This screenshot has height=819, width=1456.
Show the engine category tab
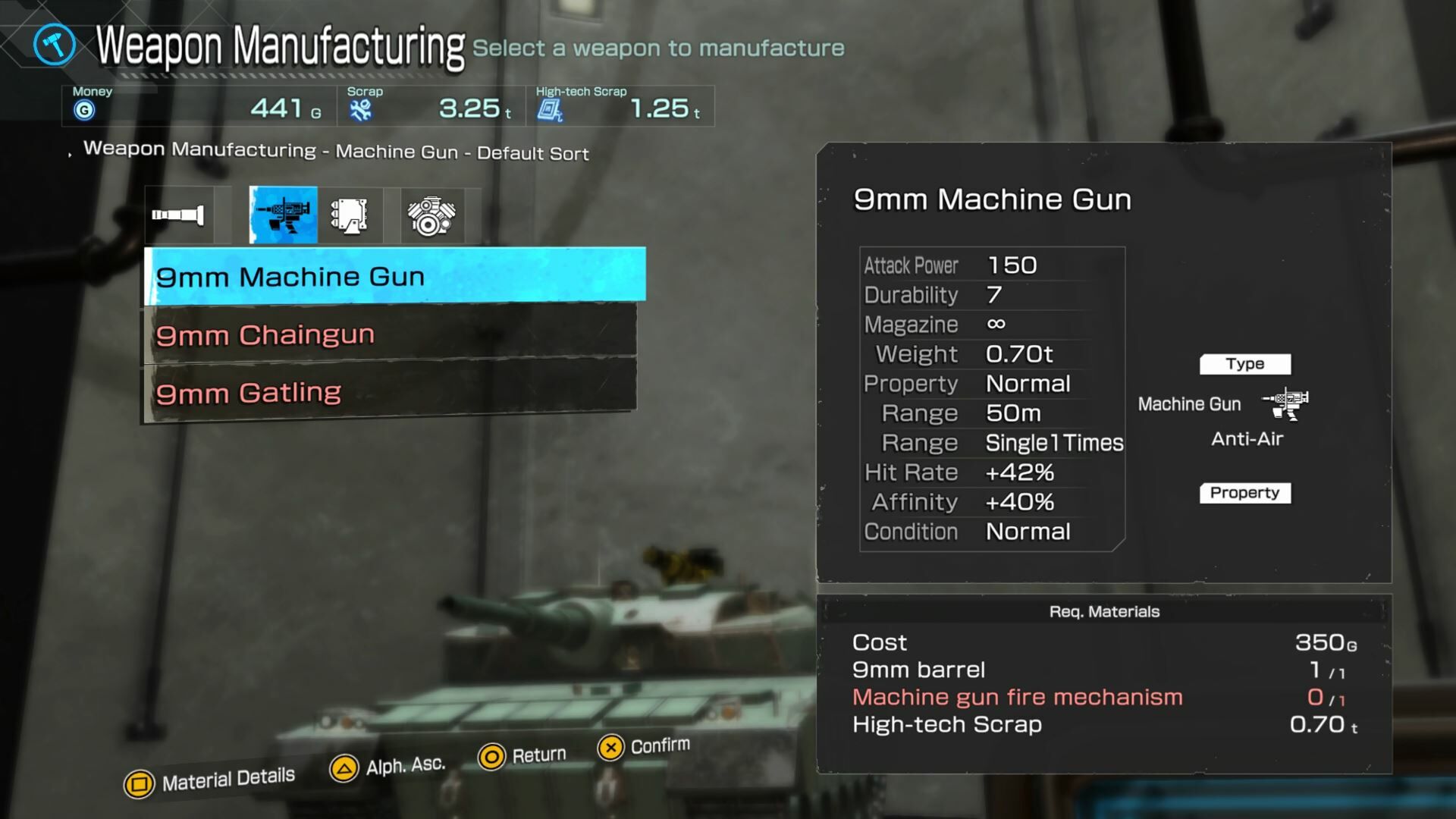(x=431, y=215)
